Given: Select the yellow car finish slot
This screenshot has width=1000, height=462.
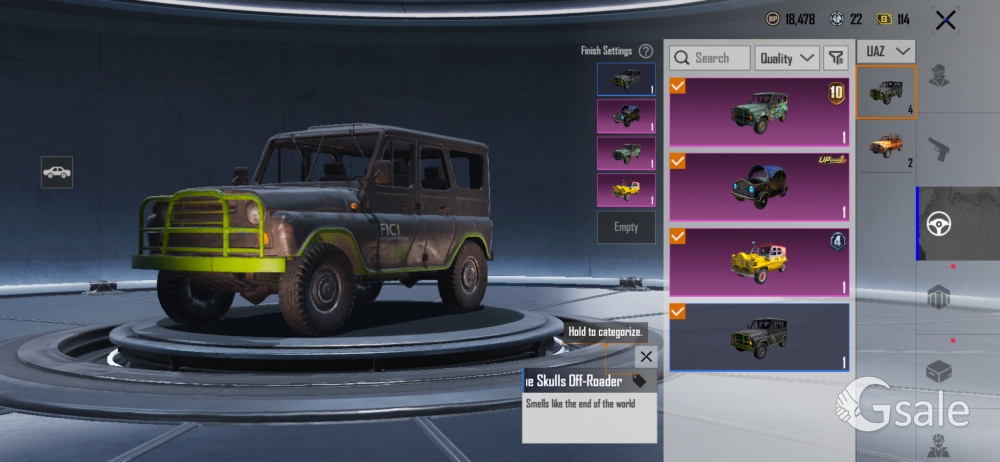Looking at the screenshot, I should point(626,190).
